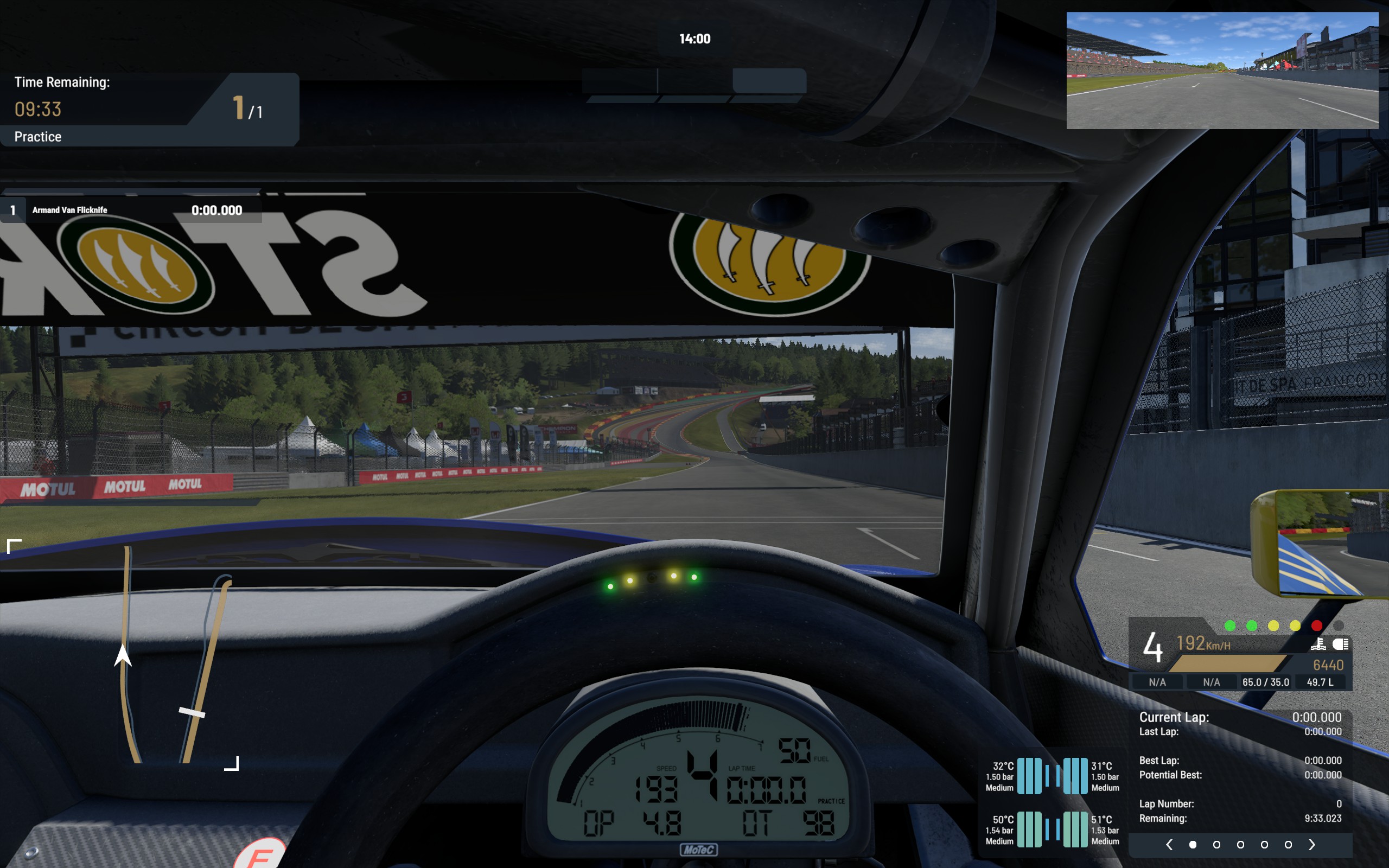Click the position 1 badge on the leaderboard
This screenshot has width=1389, height=868.
click(12, 209)
